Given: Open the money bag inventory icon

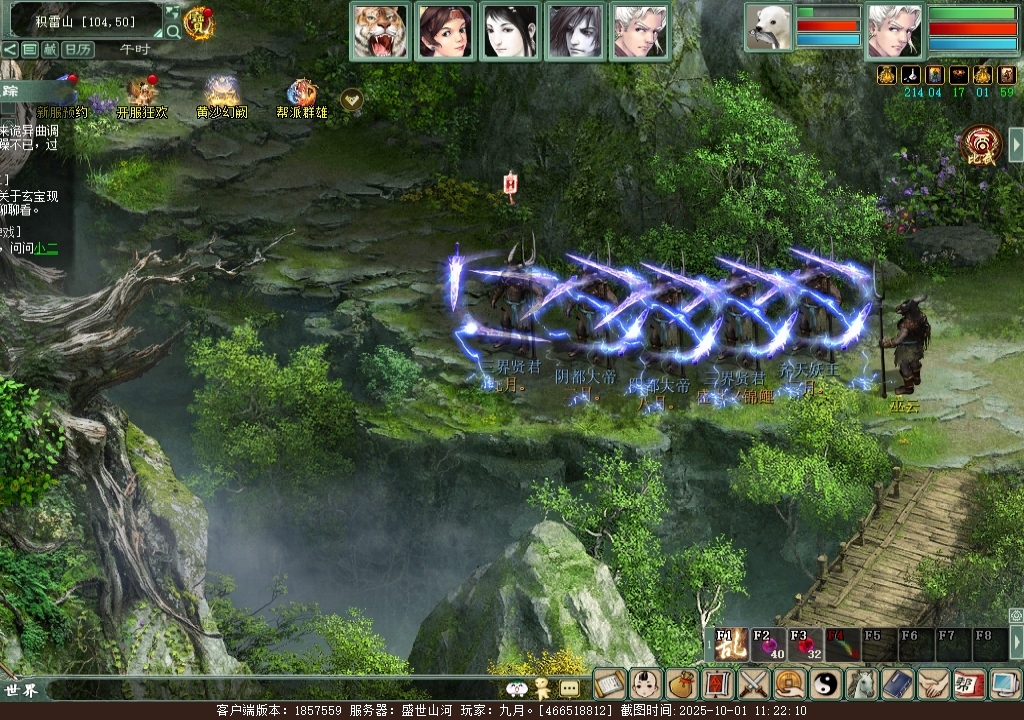Looking at the screenshot, I should pyautogui.click(x=682, y=684).
